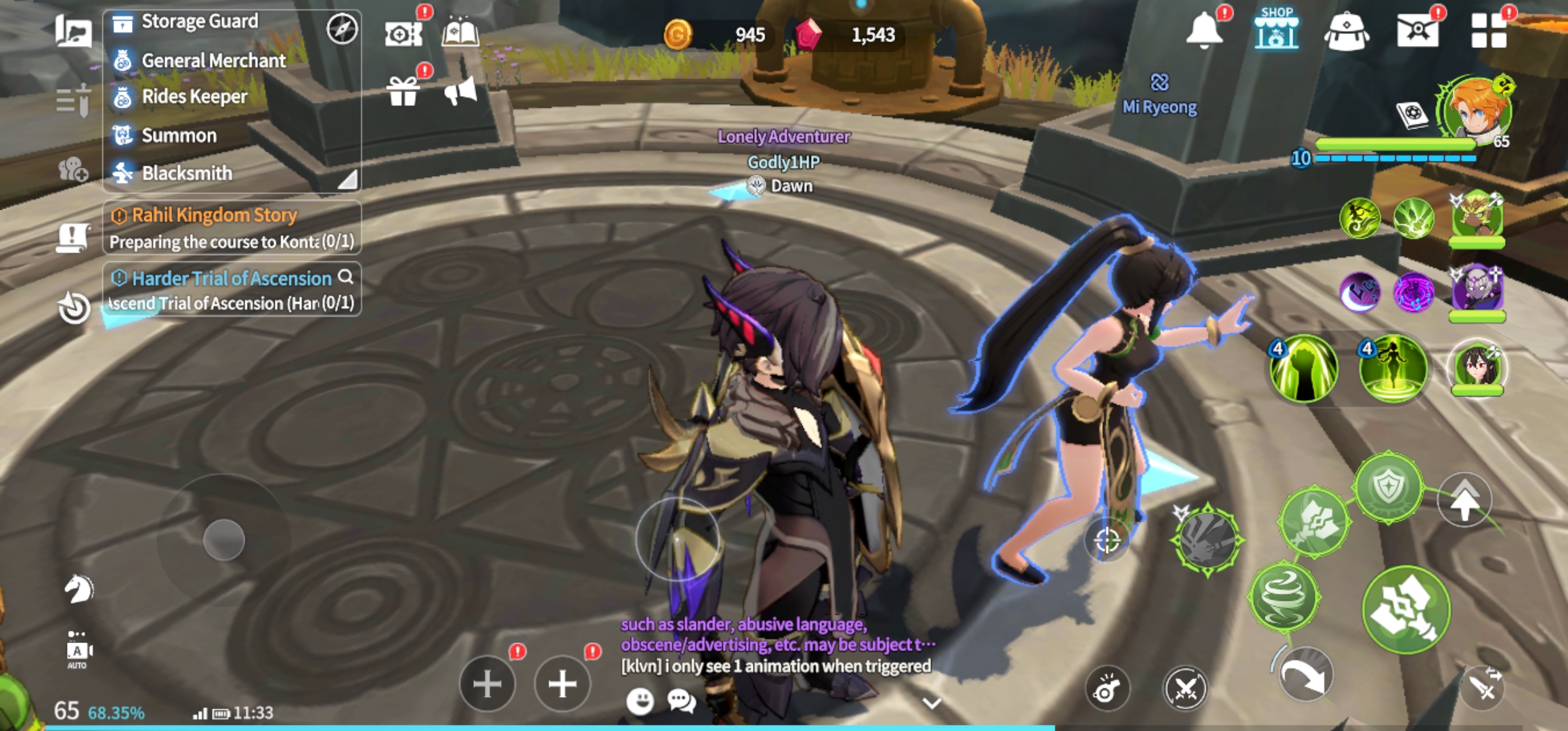1568x731 pixels.
Task: Open the notification bell
Action: click(x=1204, y=30)
